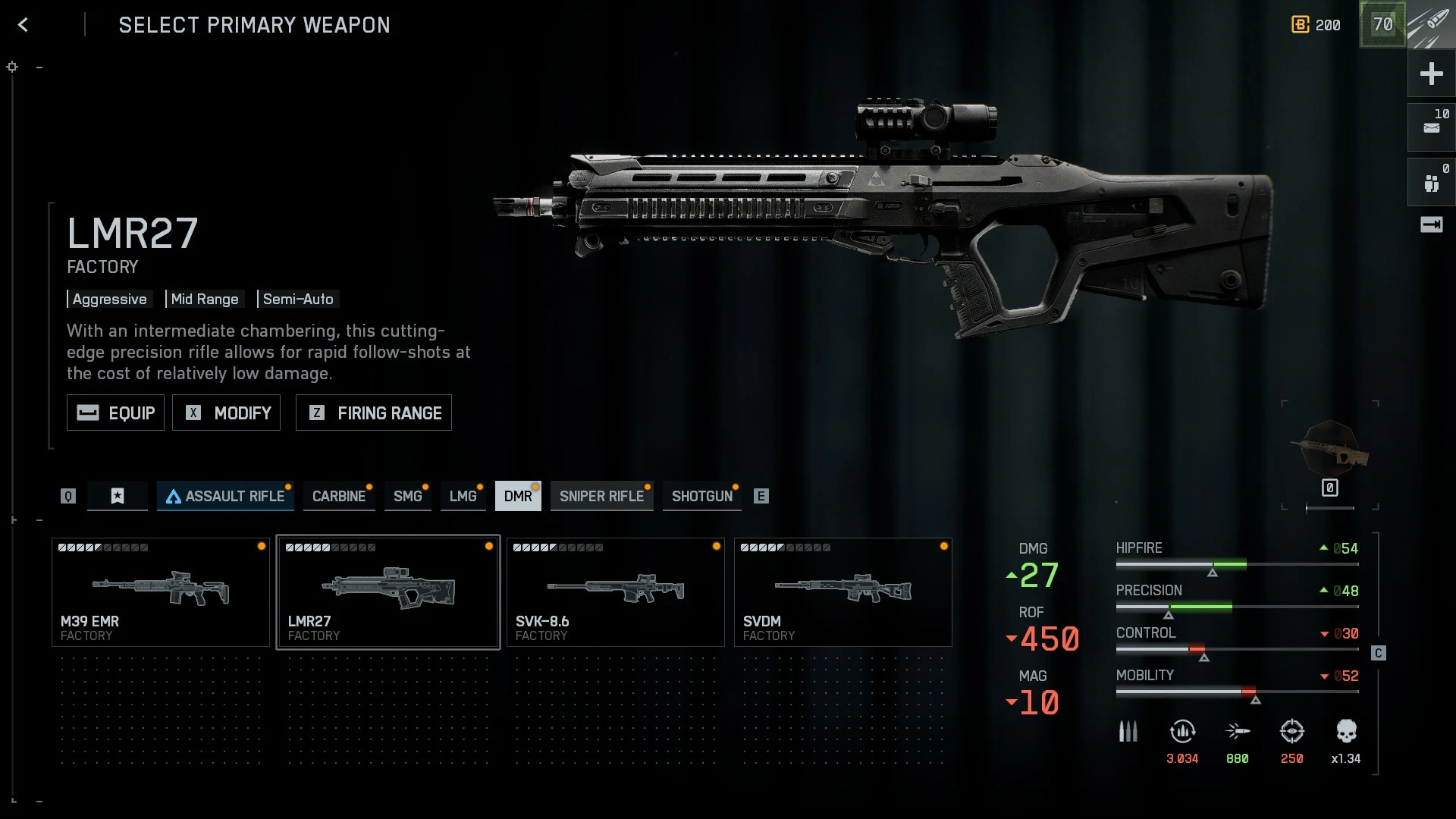Show the favorites star tab
This screenshot has width=1456, height=819.
(118, 496)
